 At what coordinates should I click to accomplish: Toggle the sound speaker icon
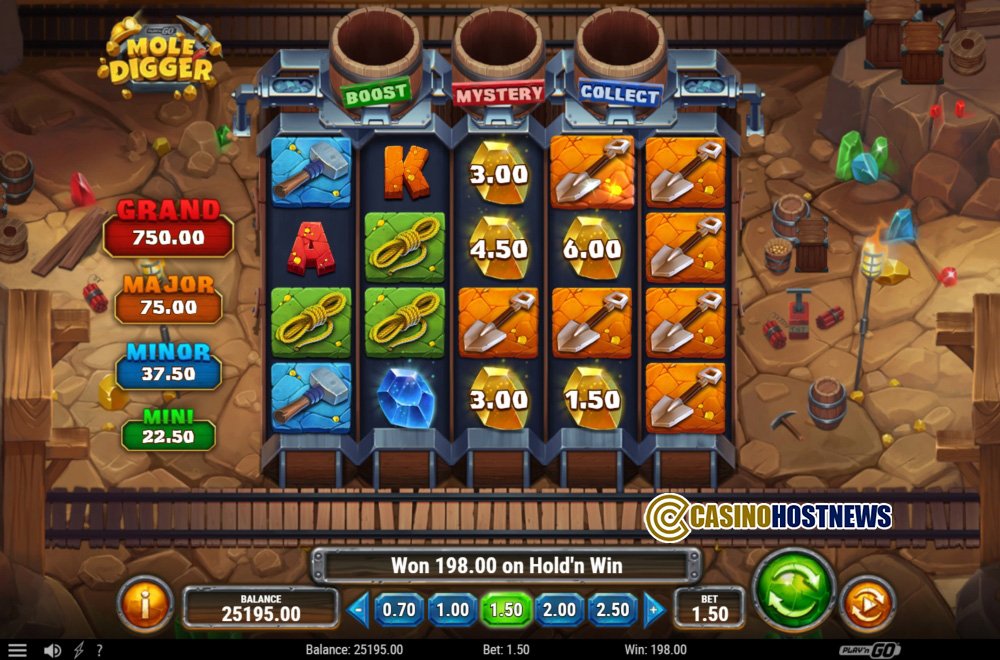(52, 650)
